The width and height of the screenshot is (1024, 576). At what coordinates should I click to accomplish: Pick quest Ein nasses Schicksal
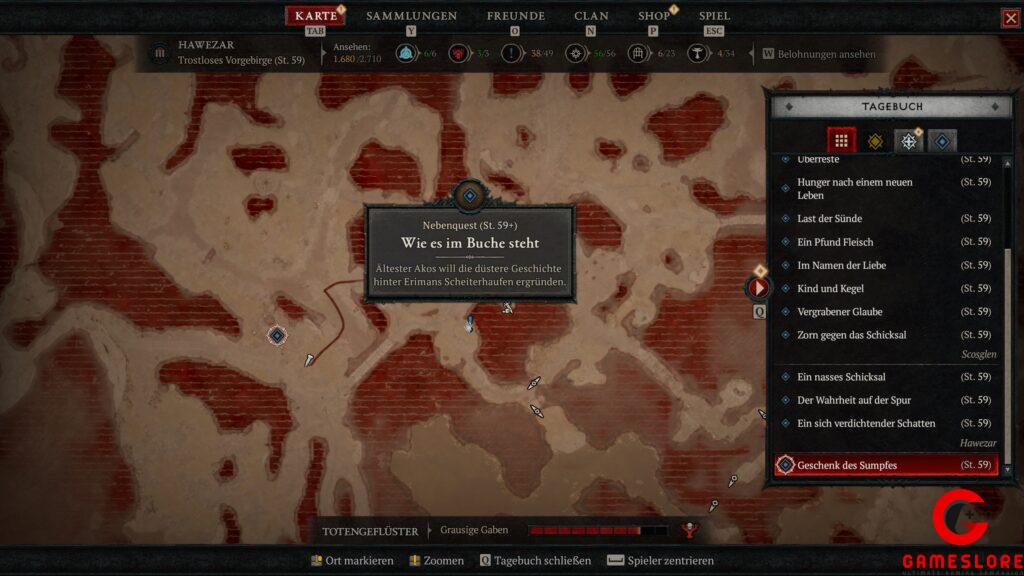click(841, 377)
